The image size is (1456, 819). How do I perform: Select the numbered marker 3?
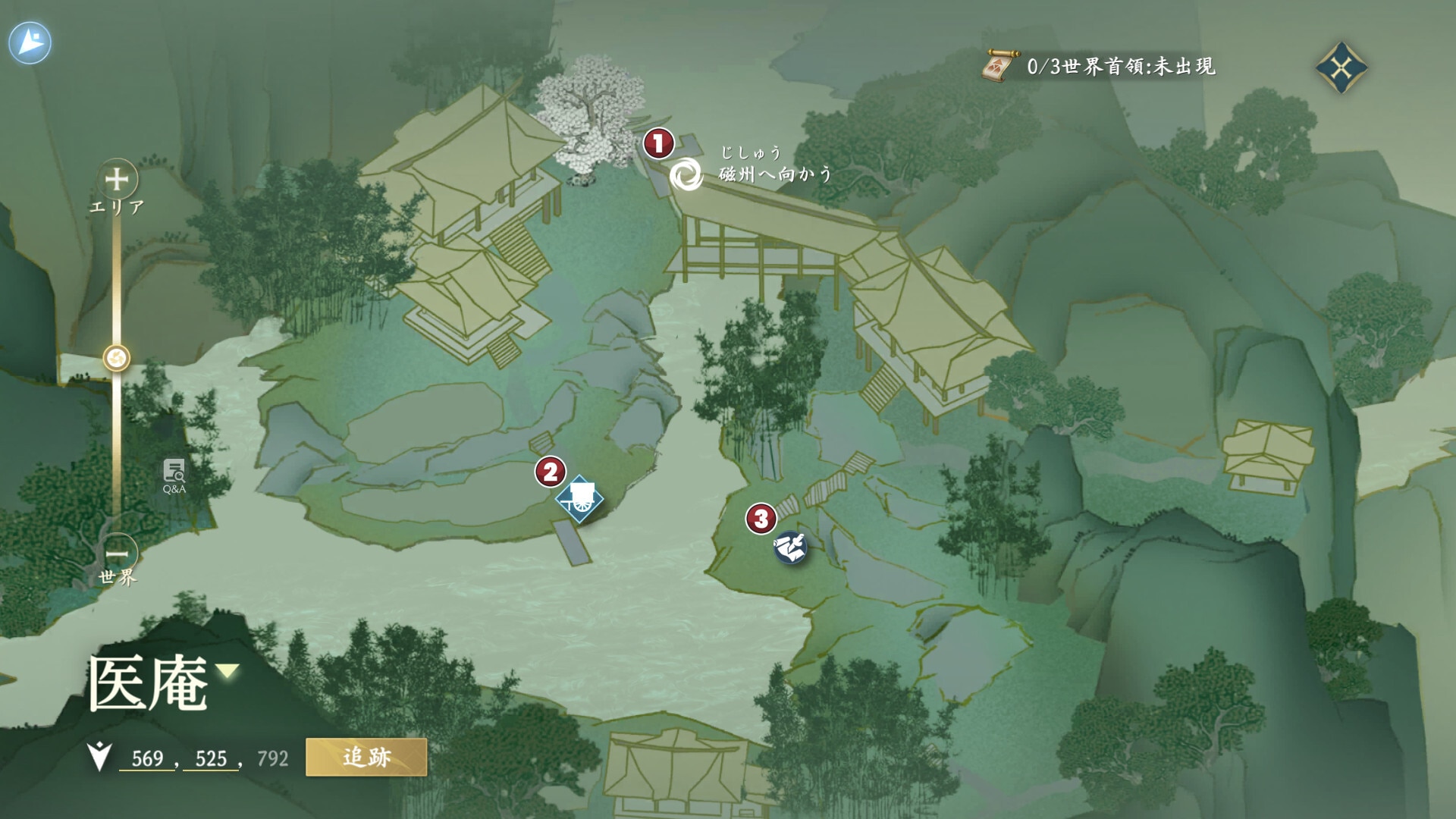[761, 519]
